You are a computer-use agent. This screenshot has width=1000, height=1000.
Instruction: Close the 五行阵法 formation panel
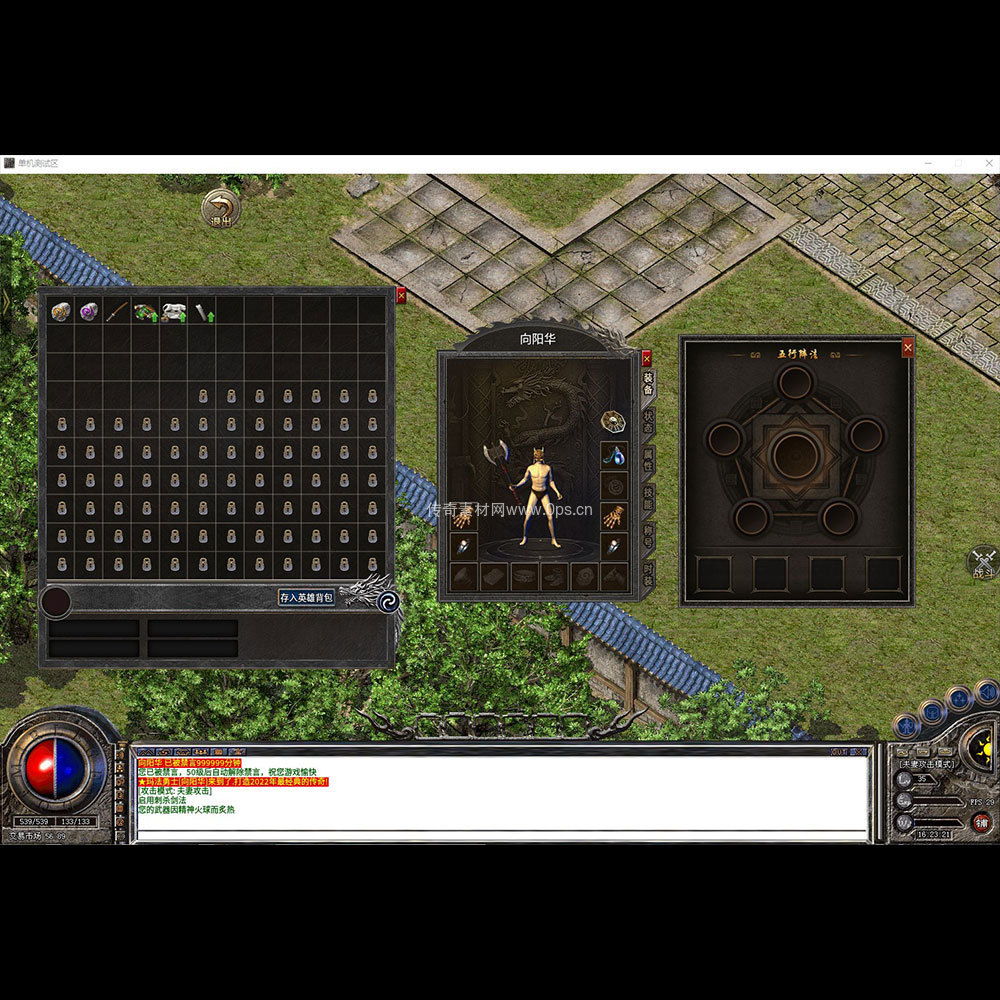[908, 347]
